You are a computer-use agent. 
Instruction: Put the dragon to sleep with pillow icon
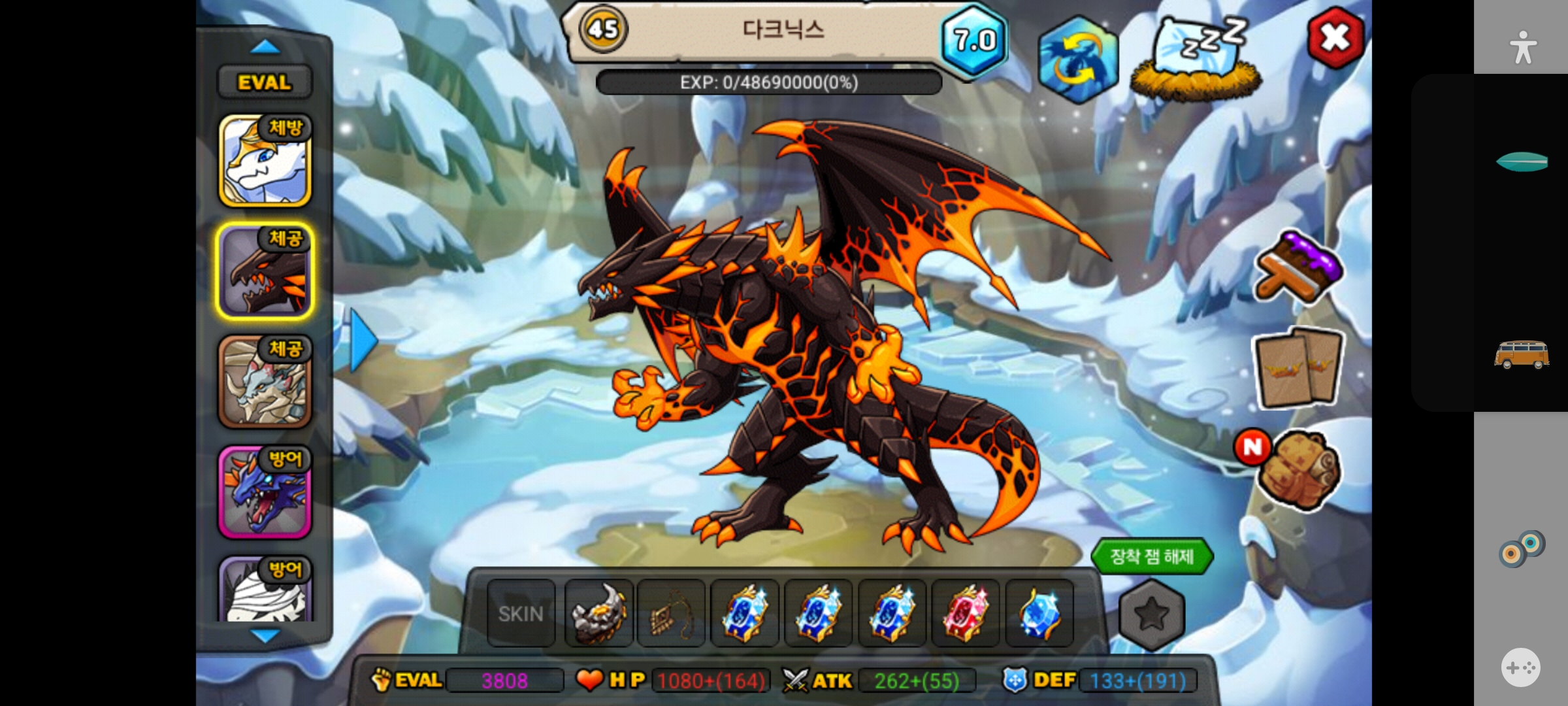click(x=1197, y=60)
